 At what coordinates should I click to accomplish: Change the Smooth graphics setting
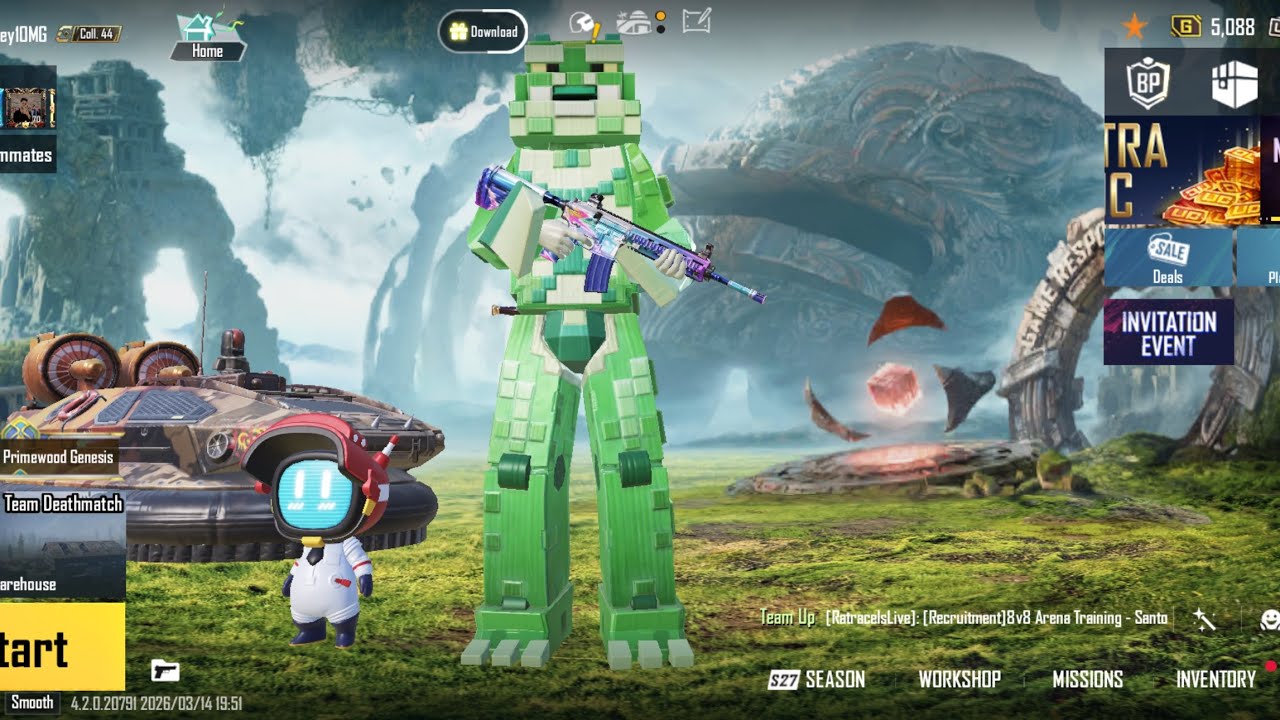pyautogui.click(x=32, y=702)
